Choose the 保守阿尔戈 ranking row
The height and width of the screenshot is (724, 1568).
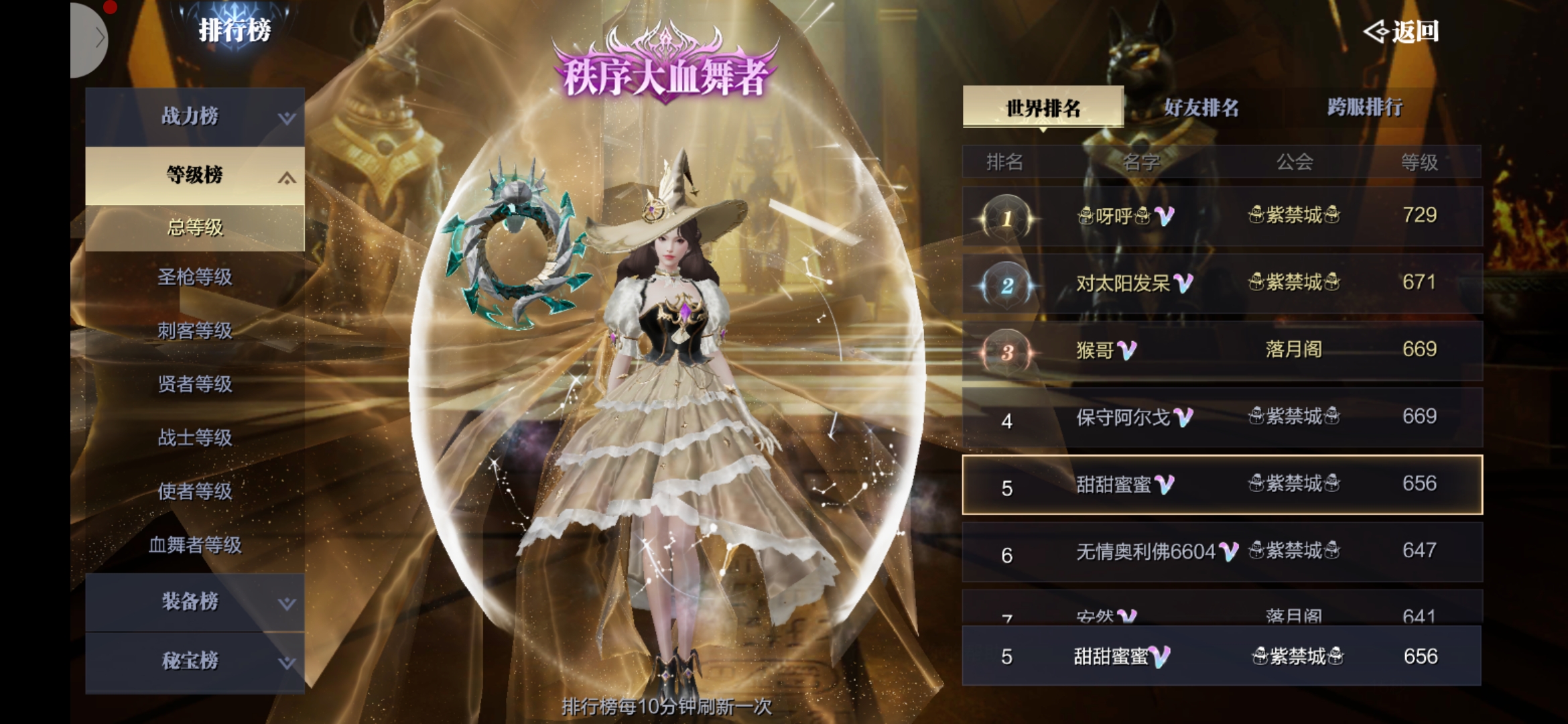[1222, 418]
